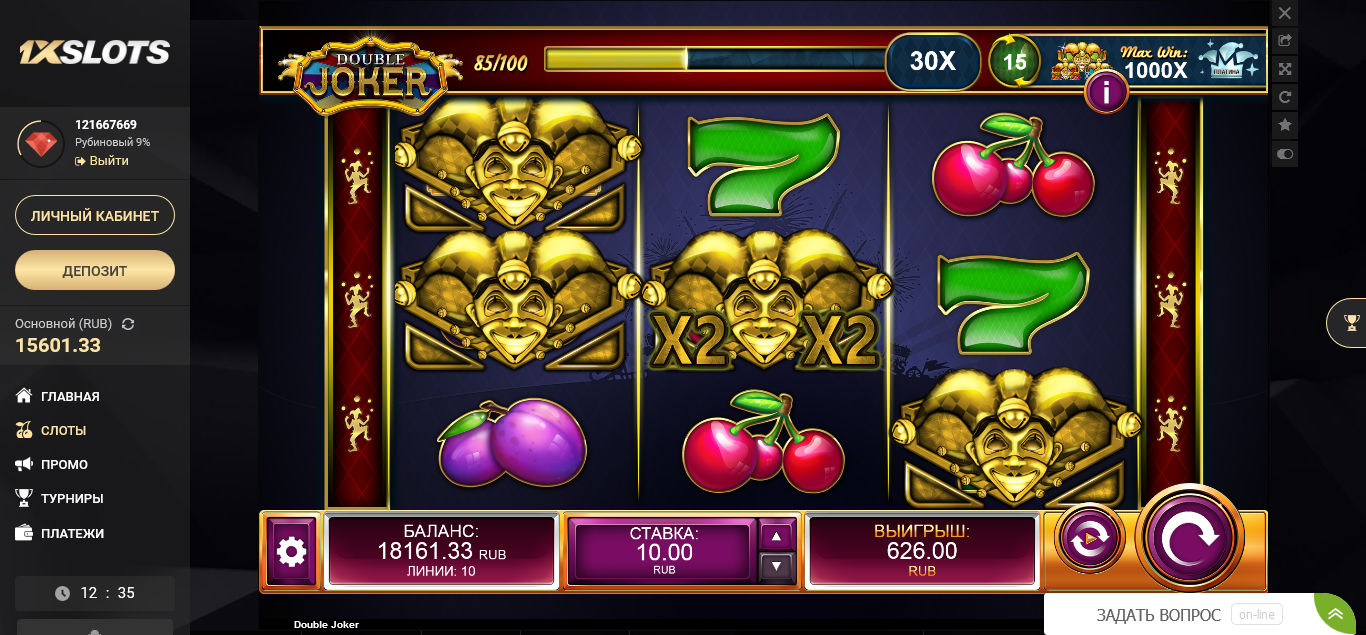Add the game to favorites with the star
Screen dimensions: 1366x635
tap(1285, 125)
